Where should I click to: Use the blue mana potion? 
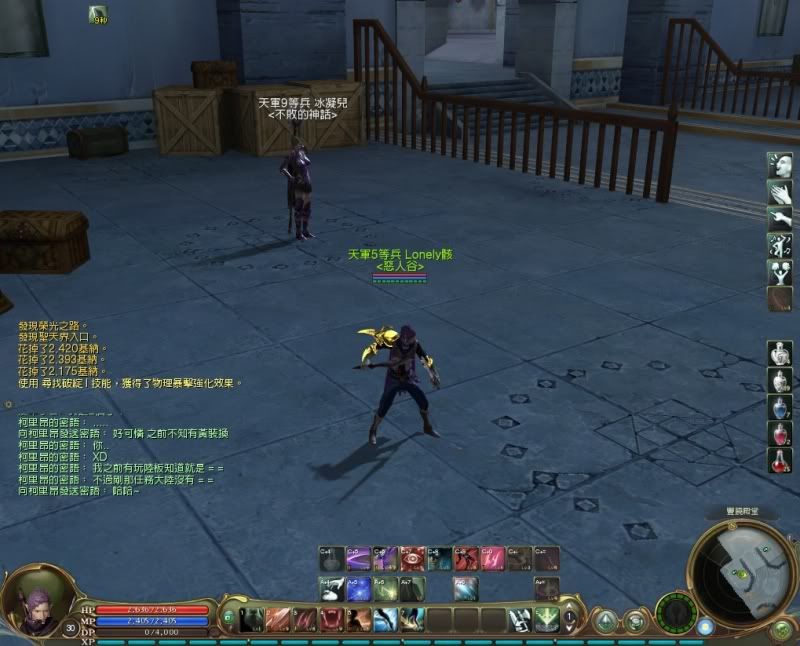click(x=780, y=407)
